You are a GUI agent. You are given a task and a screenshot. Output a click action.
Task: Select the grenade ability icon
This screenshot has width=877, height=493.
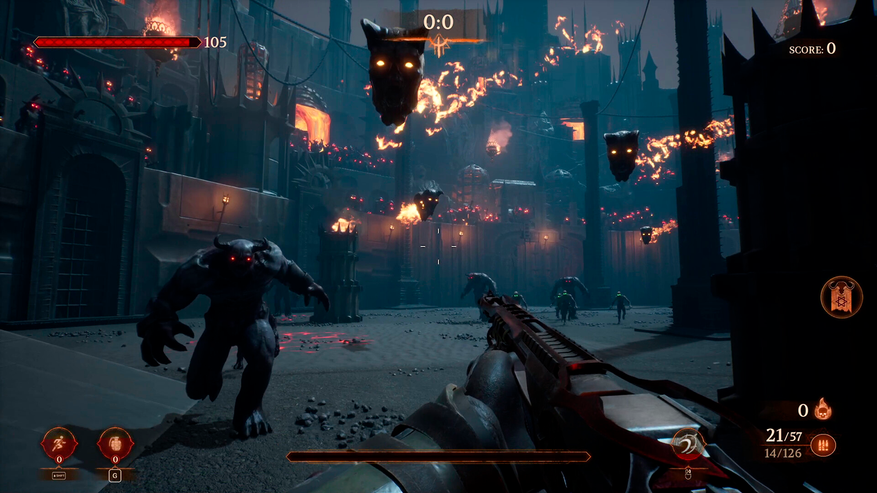[x=115, y=444]
